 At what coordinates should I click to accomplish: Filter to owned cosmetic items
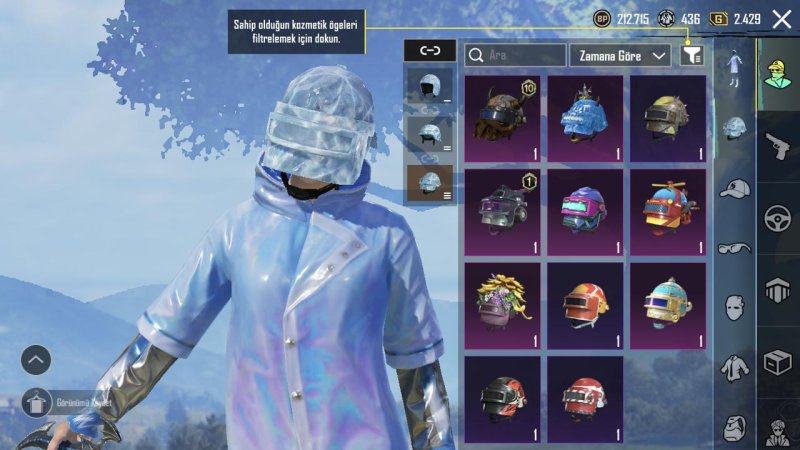[x=691, y=55]
